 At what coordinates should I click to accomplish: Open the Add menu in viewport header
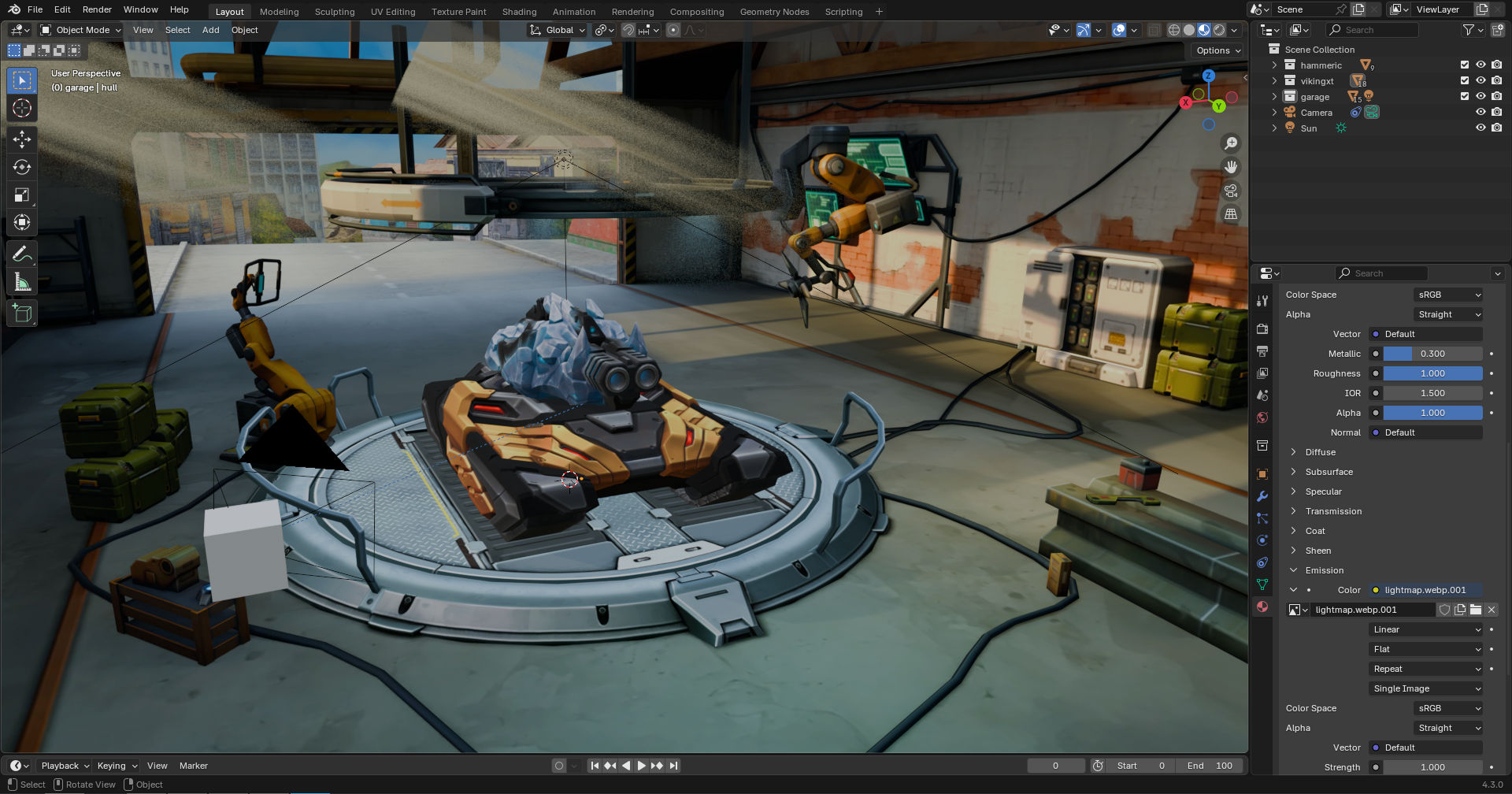pyautogui.click(x=210, y=30)
